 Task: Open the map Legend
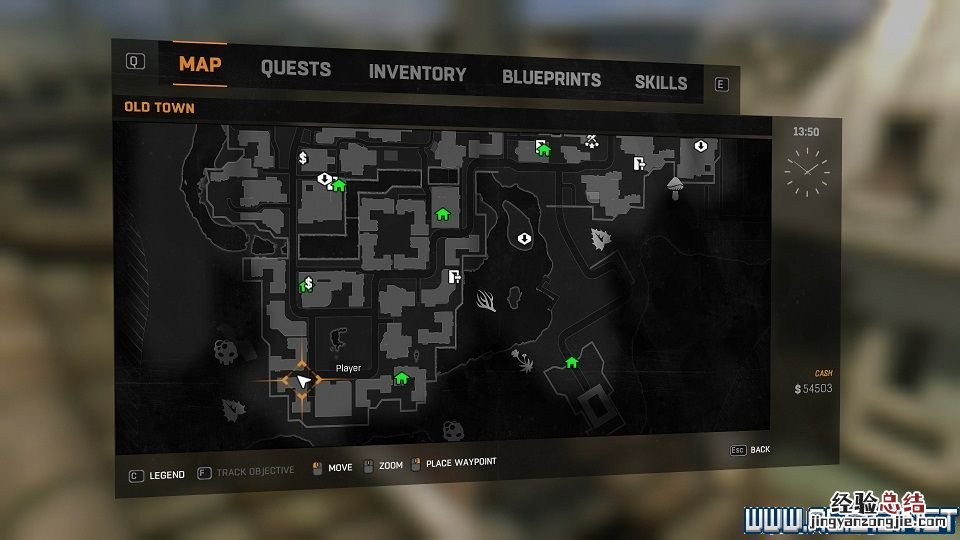pos(166,475)
